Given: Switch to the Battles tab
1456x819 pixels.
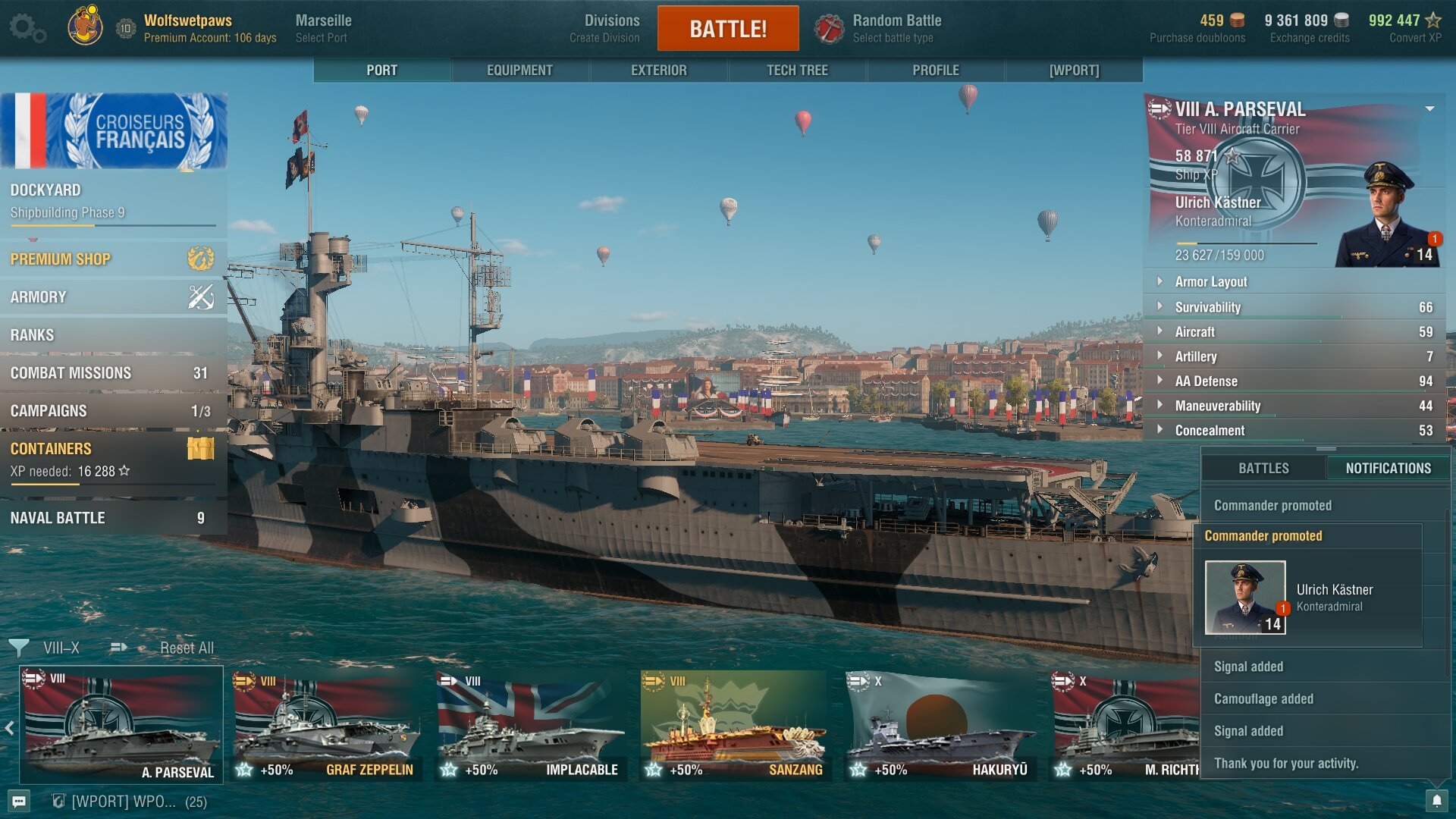Looking at the screenshot, I should click(1263, 469).
